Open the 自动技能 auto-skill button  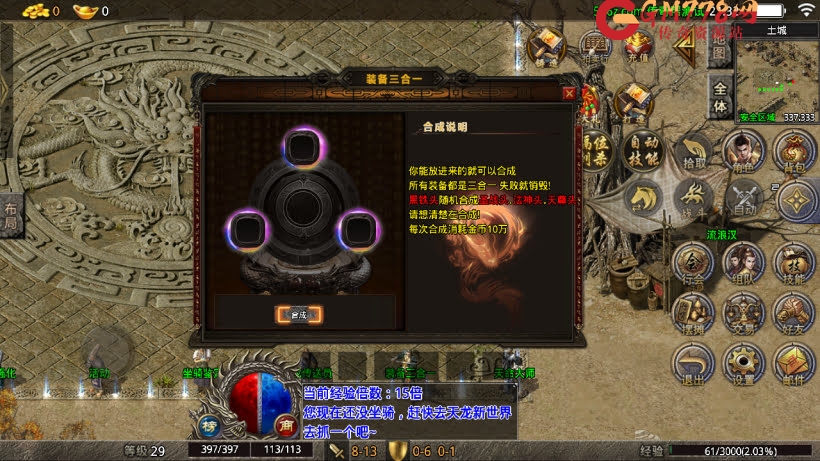pos(643,151)
